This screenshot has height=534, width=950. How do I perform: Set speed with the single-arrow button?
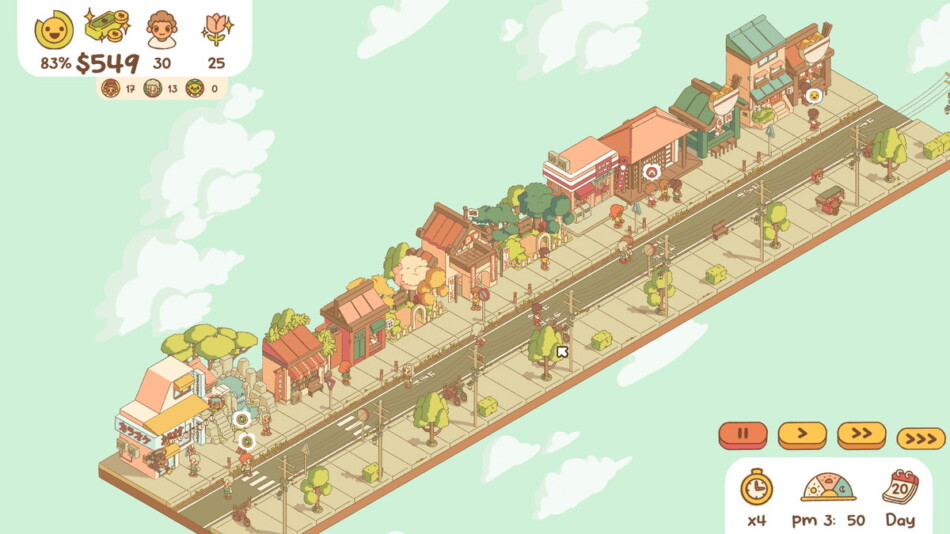(802, 435)
